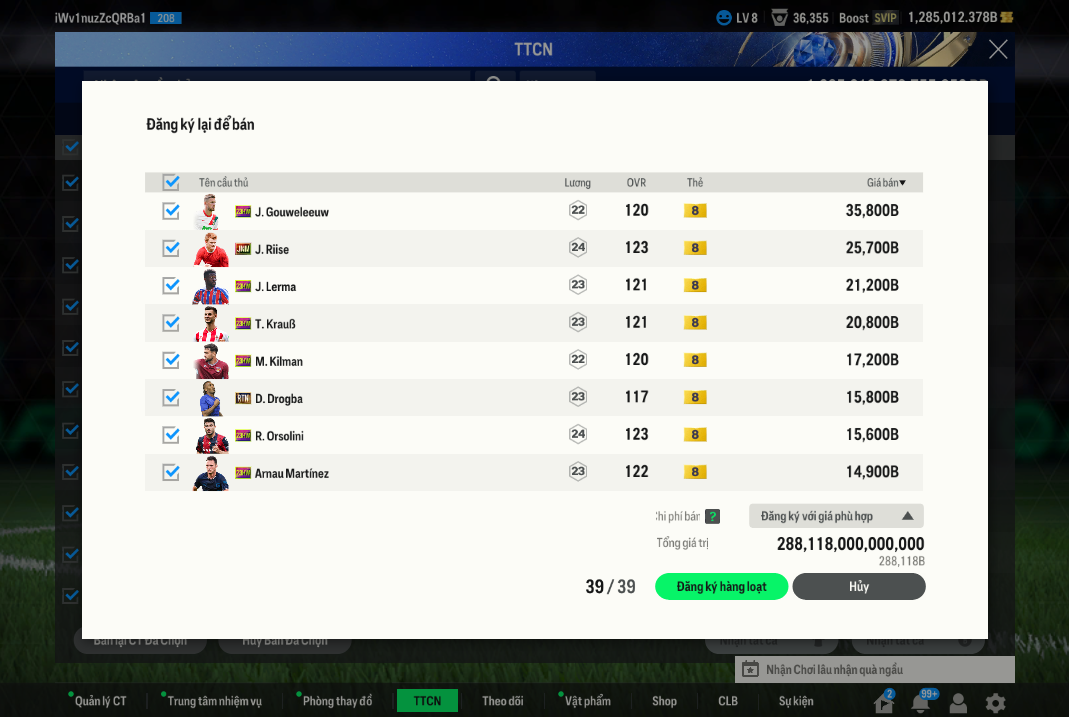The height and width of the screenshot is (717, 1069).
Task: Cancel using the Hủy button
Action: coord(858,587)
